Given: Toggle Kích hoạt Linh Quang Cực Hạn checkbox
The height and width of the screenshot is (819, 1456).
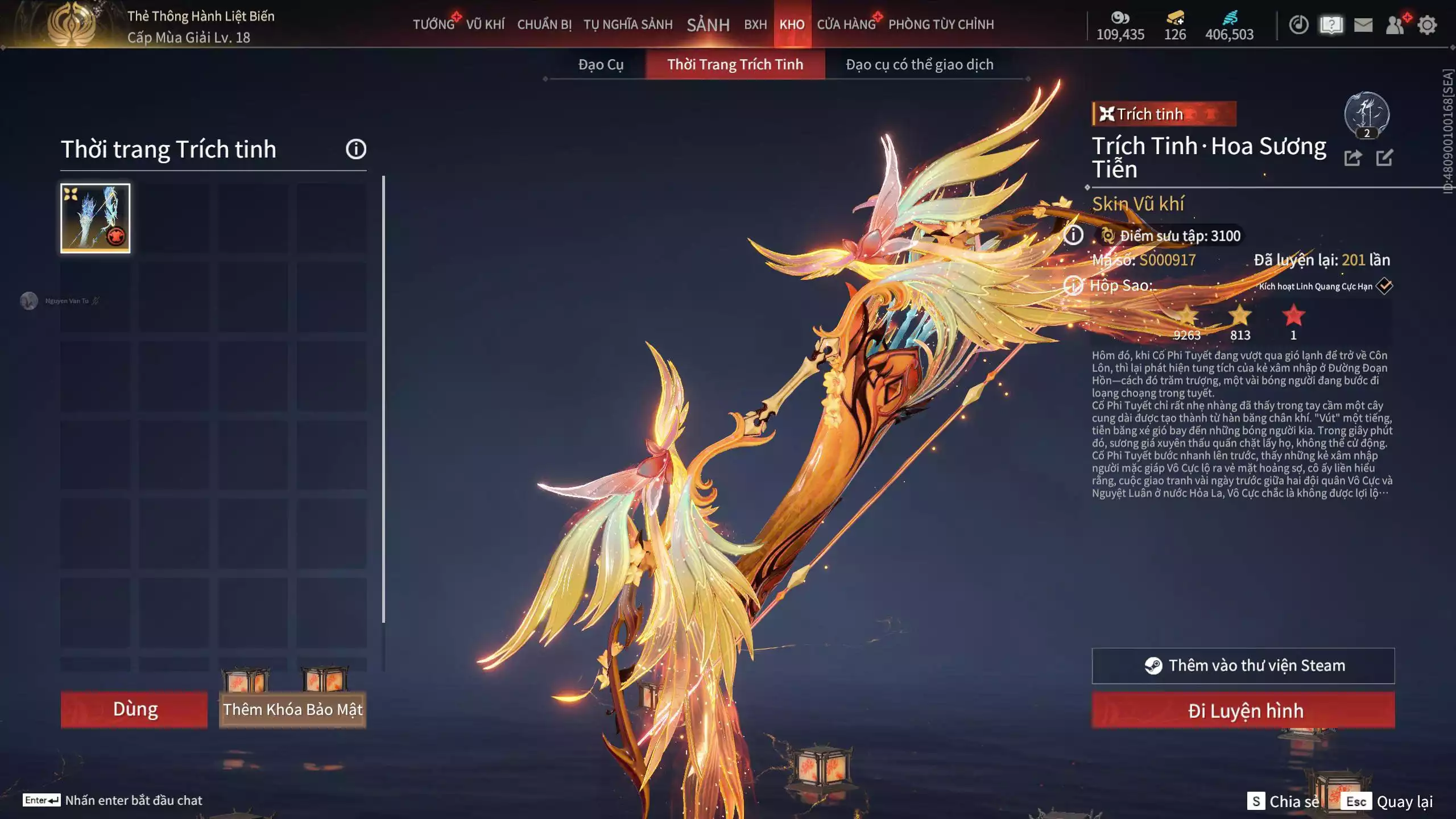Looking at the screenshot, I should click(x=1384, y=286).
